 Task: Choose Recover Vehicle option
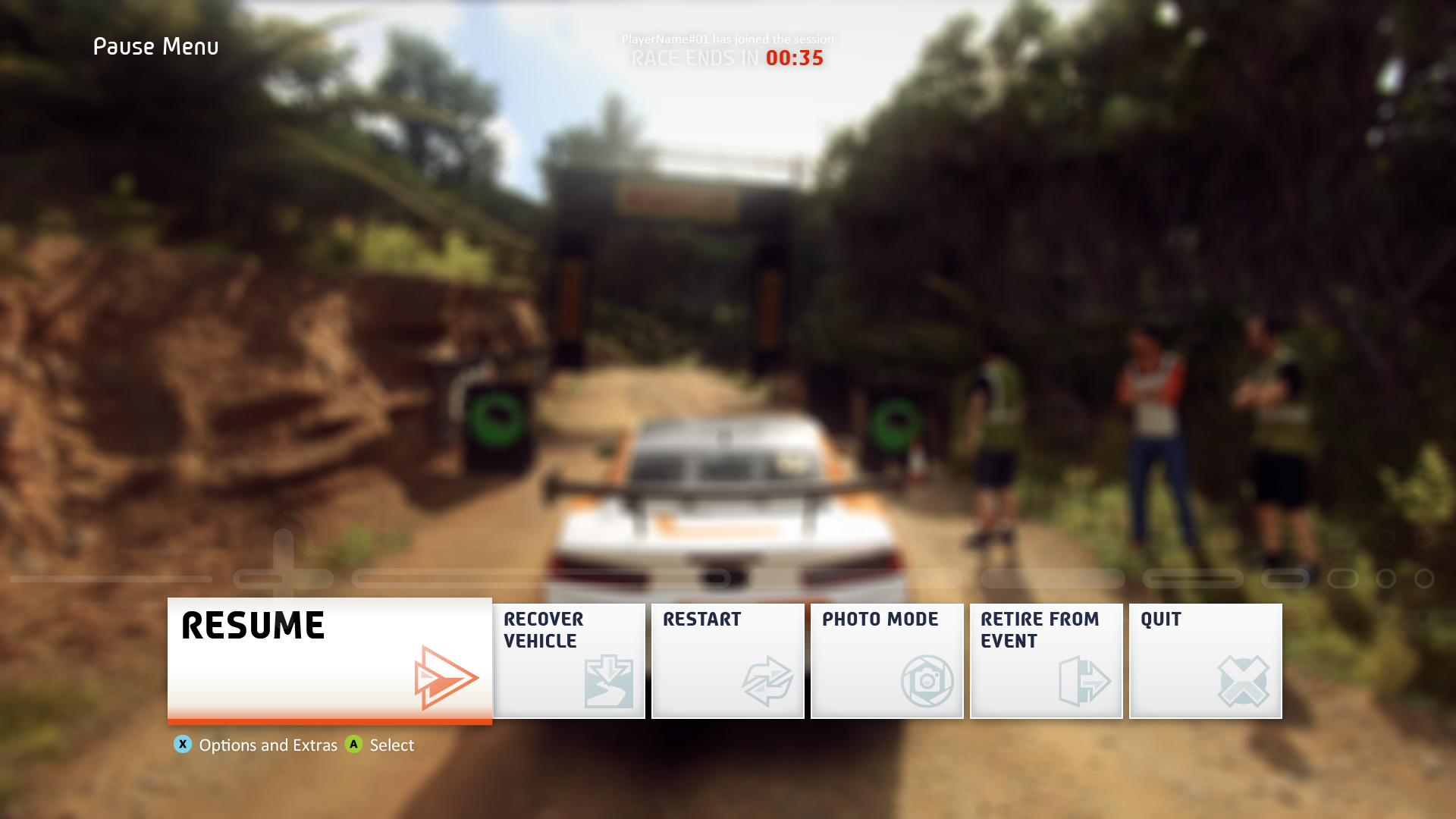click(569, 661)
